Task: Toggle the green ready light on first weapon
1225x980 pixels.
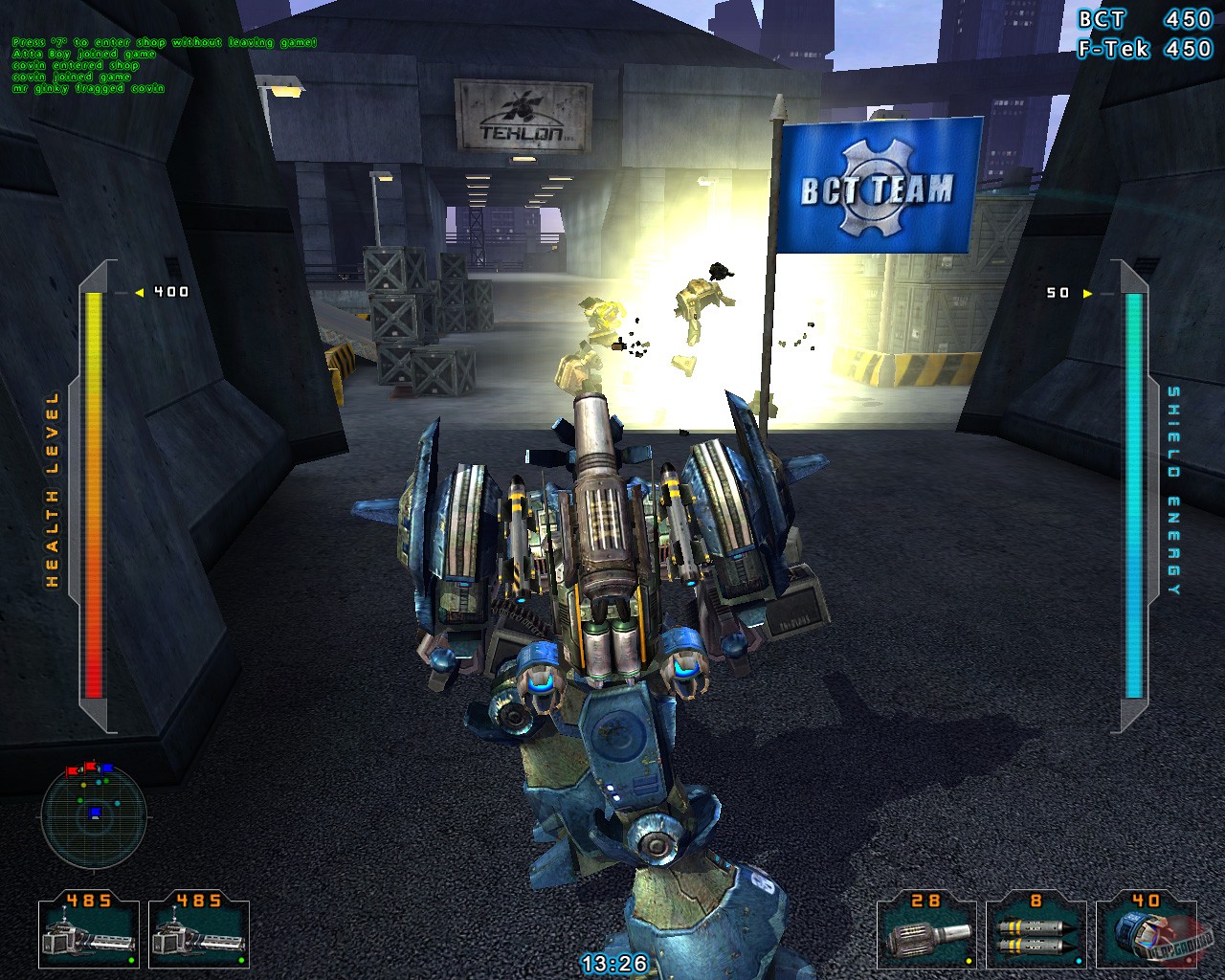Action: point(132,962)
